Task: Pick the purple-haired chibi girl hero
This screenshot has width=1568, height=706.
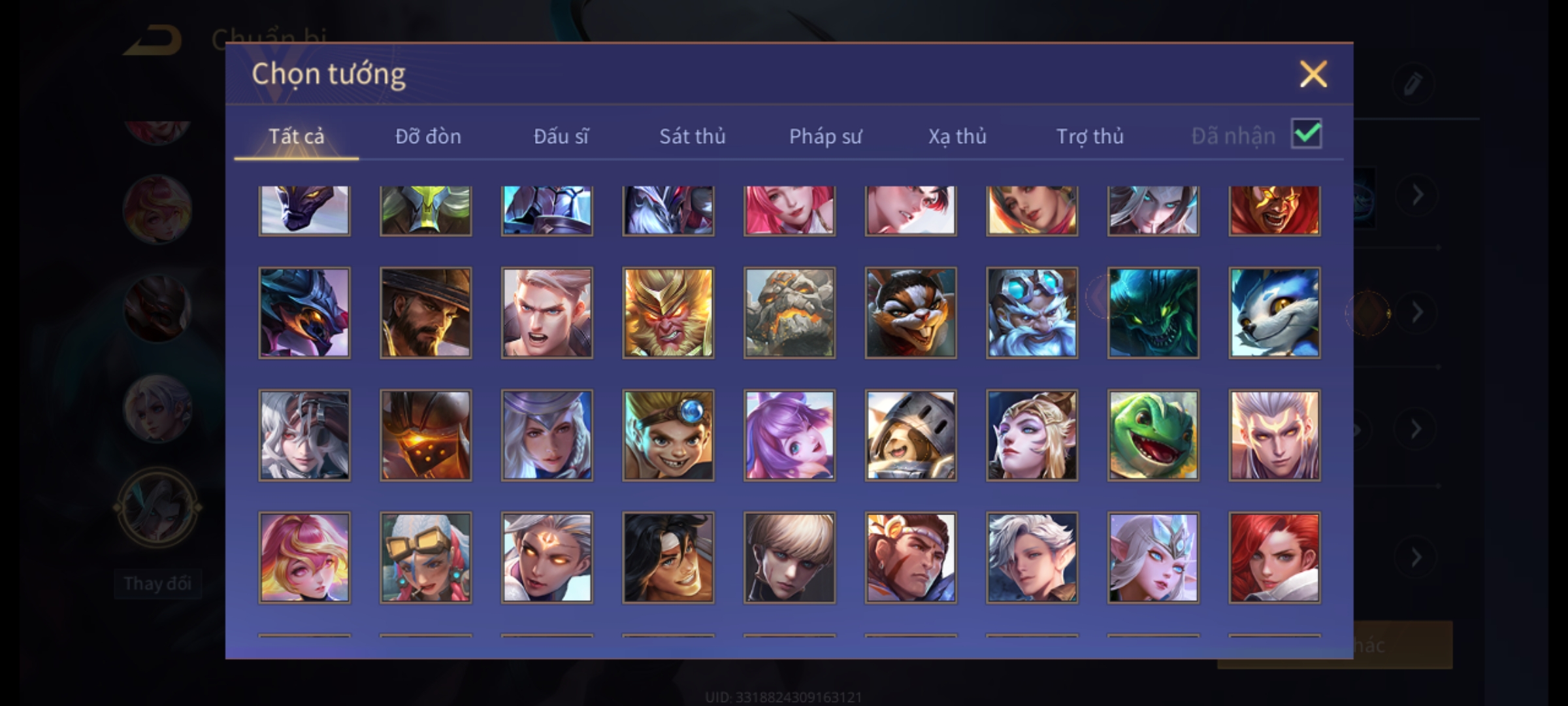Action: pyautogui.click(x=789, y=435)
